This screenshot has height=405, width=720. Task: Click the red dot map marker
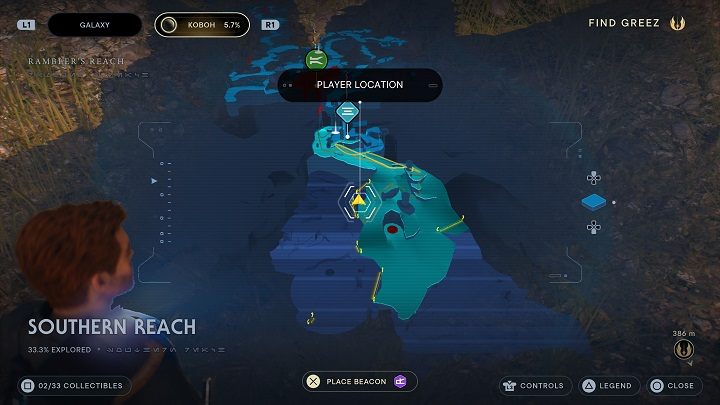click(392, 229)
